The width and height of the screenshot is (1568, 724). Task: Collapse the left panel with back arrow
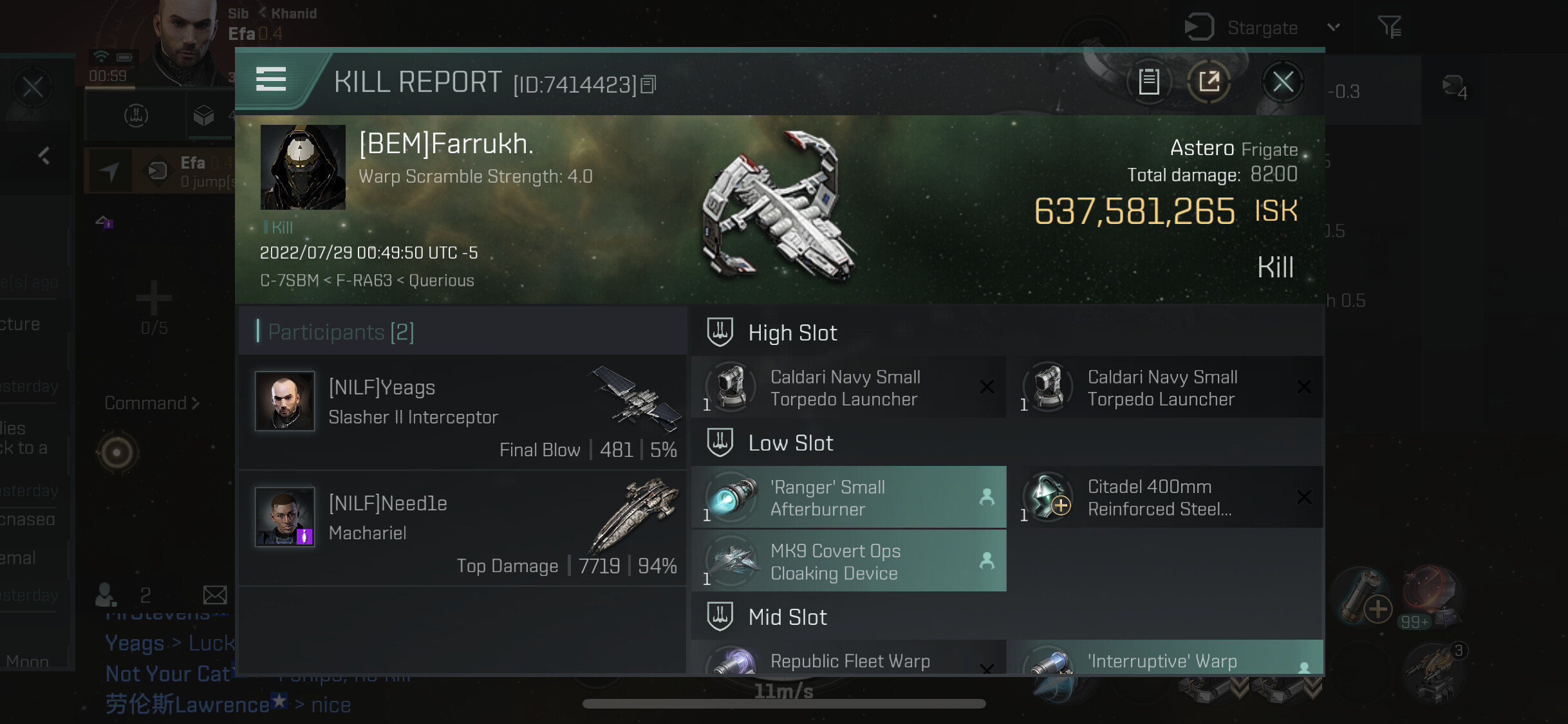click(x=44, y=156)
